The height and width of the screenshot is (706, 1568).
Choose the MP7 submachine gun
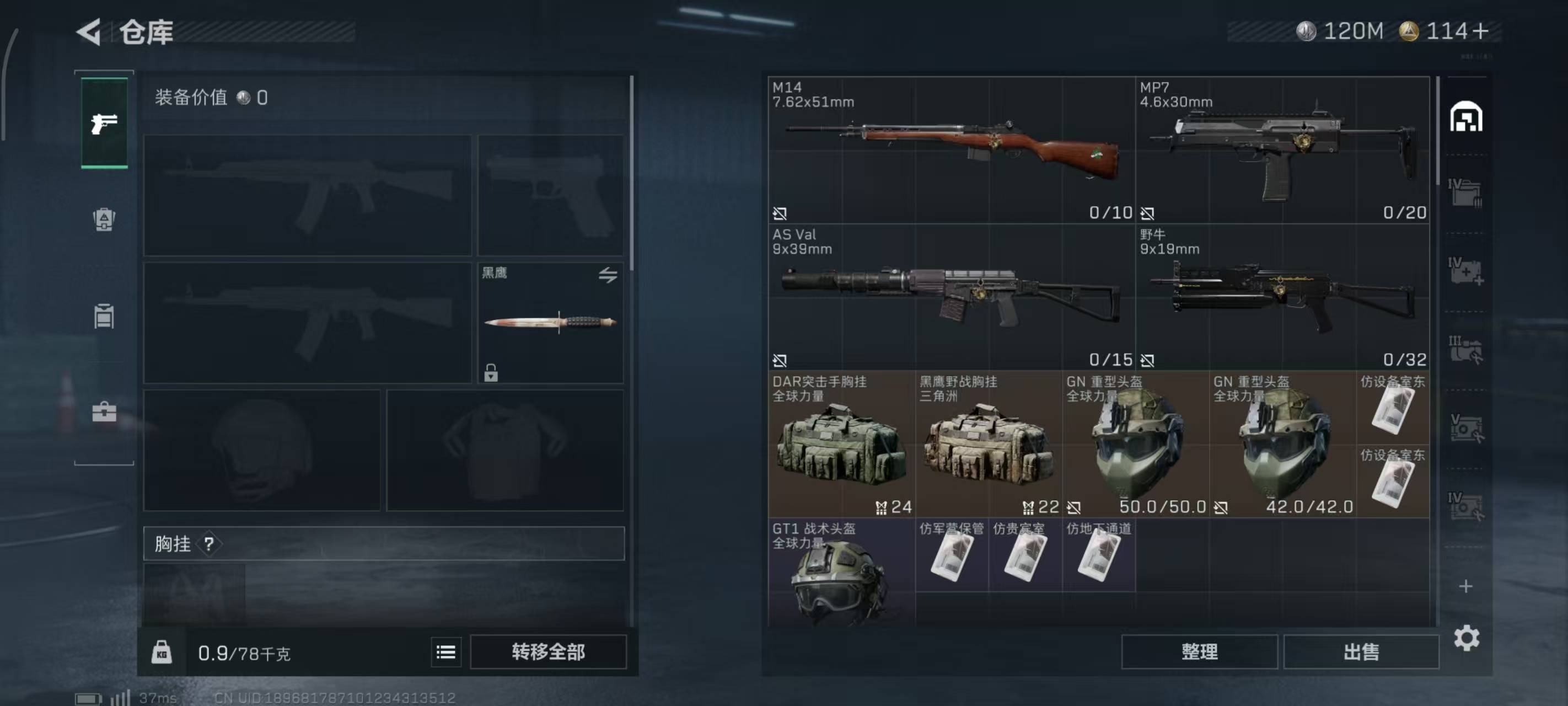(x=1282, y=150)
